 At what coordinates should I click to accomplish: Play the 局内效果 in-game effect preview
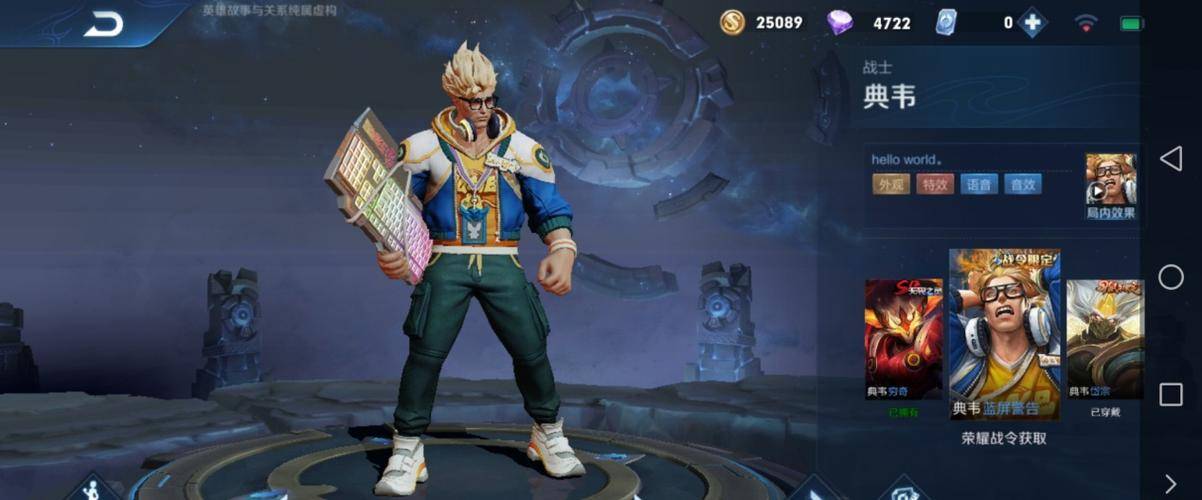pyautogui.click(x=1110, y=185)
